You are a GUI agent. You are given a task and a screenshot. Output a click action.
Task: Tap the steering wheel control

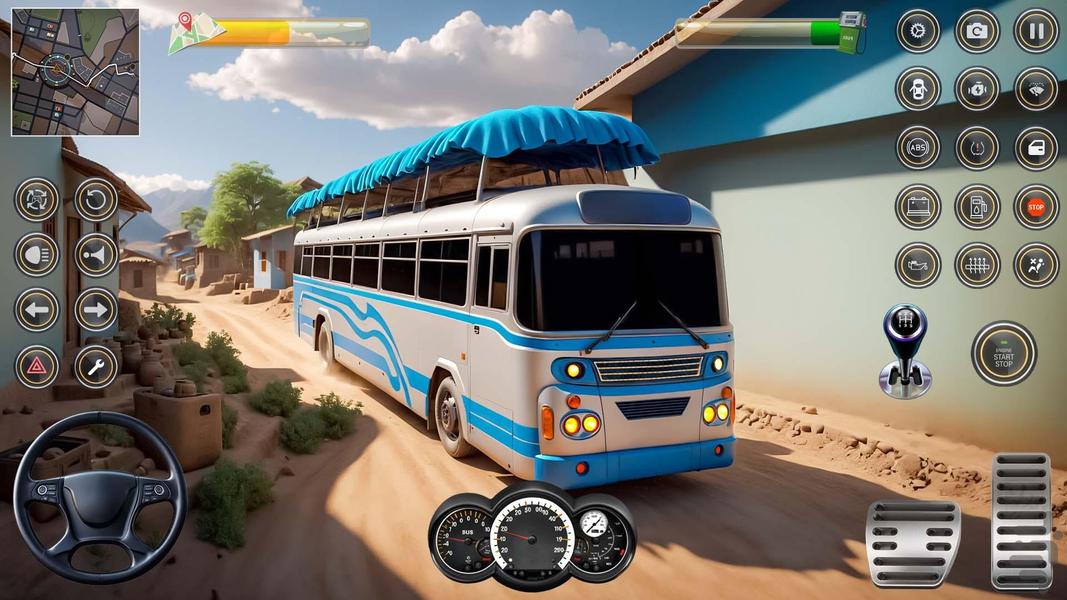point(99,497)
